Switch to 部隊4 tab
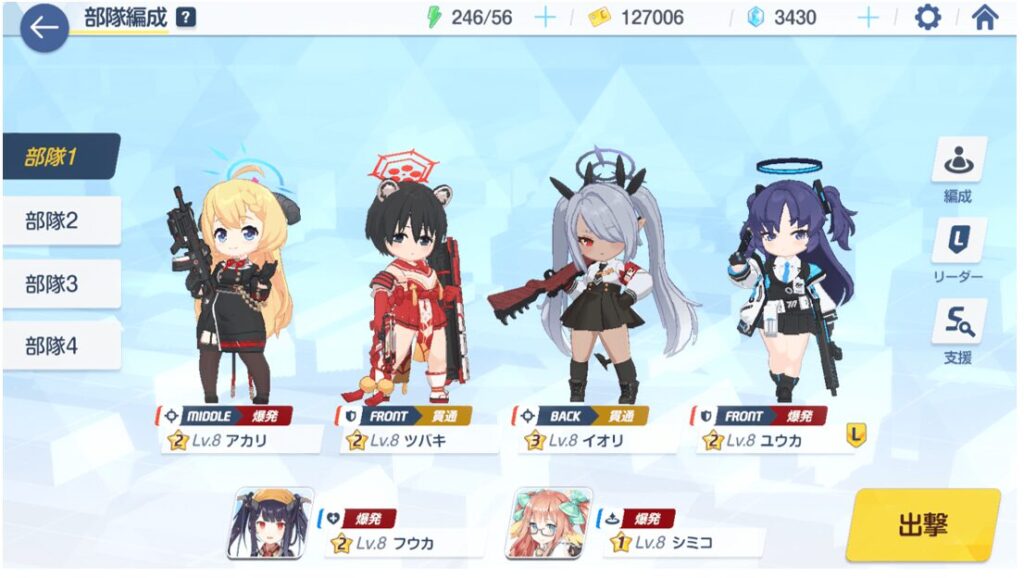 point(62,346)
